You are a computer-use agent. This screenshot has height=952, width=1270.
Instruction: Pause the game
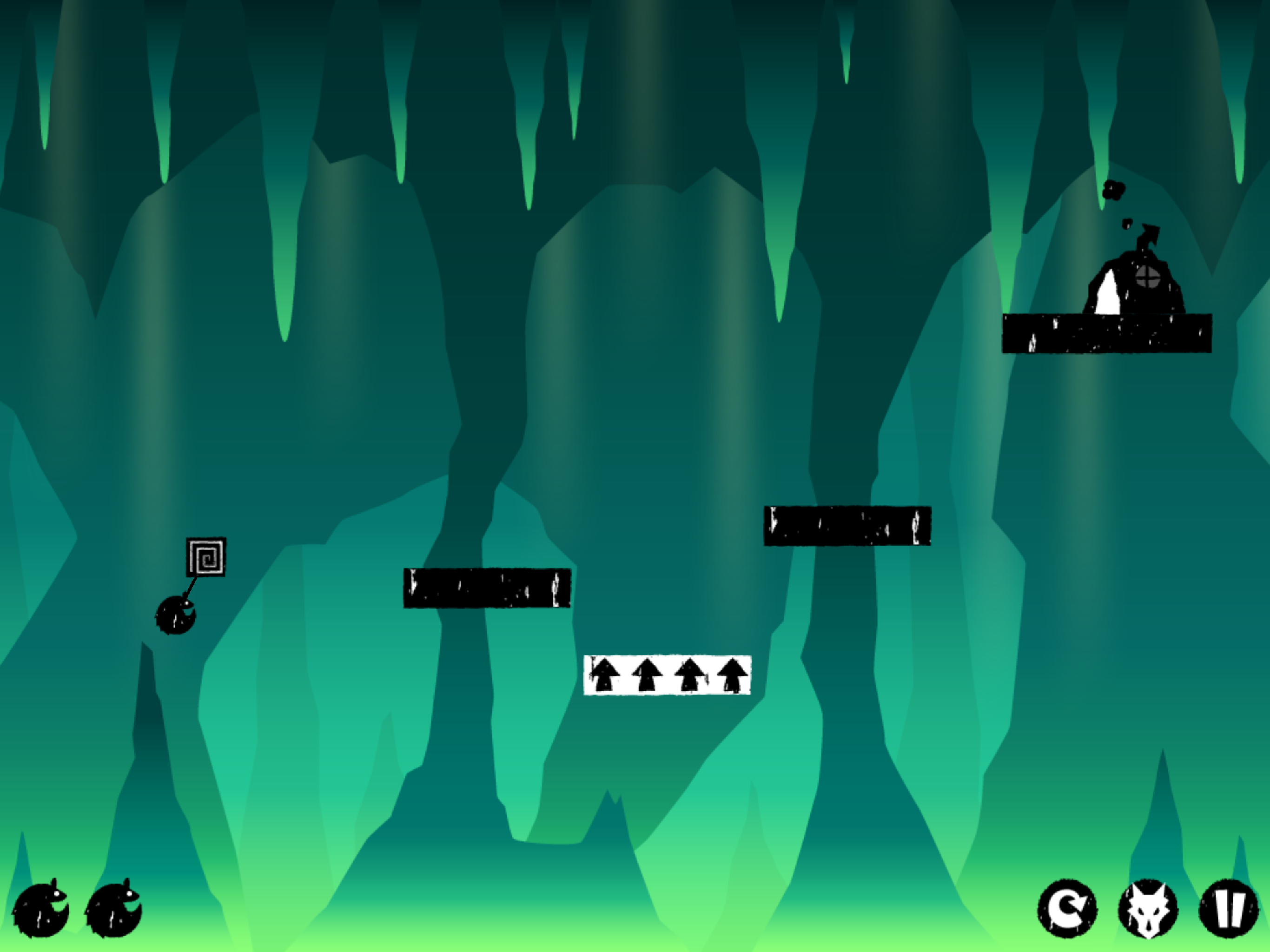(1228, 909)
